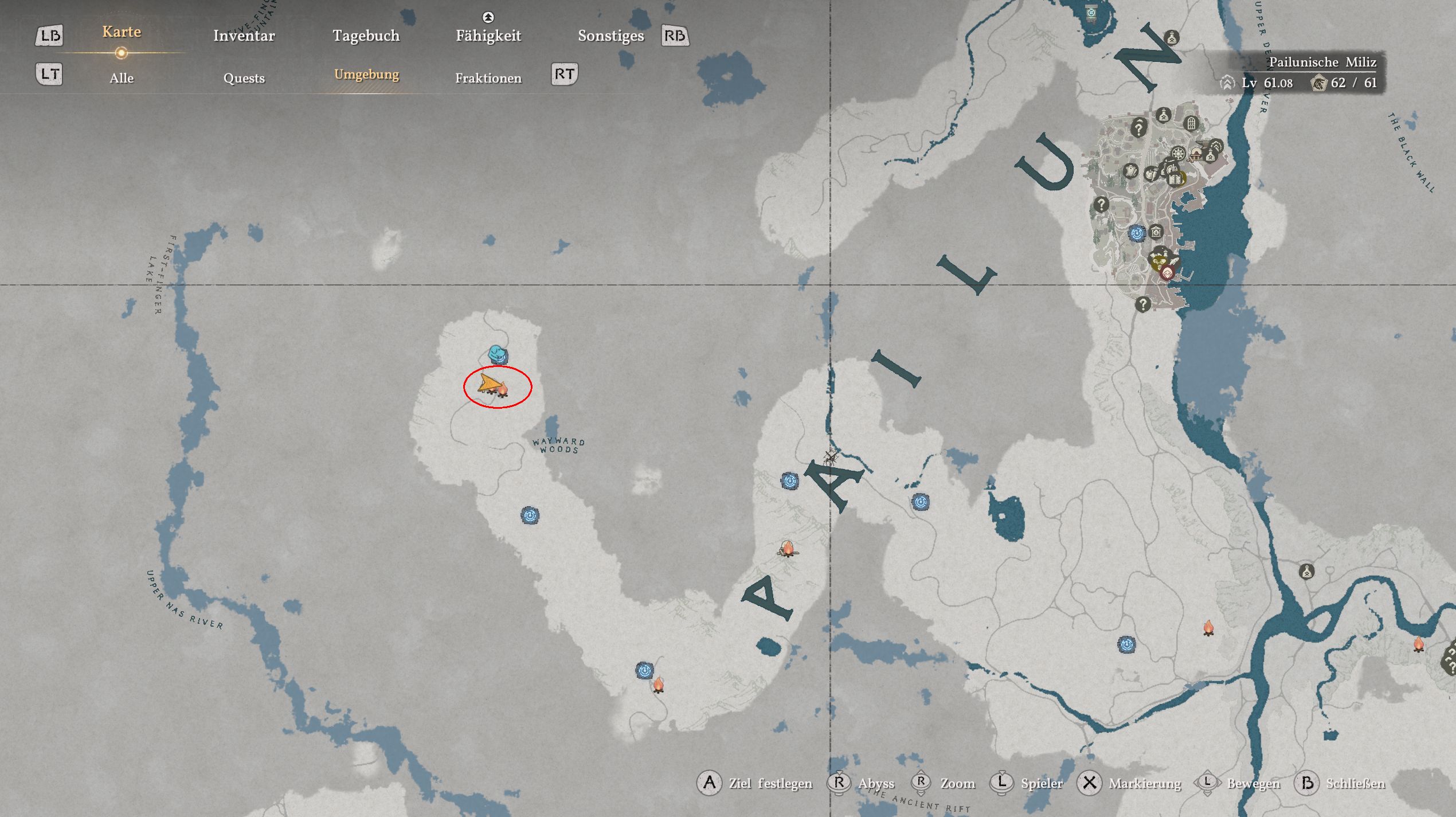1456x817 pixels.
Task: Click the arched gate marker in the city
Action: (1191, 123)
